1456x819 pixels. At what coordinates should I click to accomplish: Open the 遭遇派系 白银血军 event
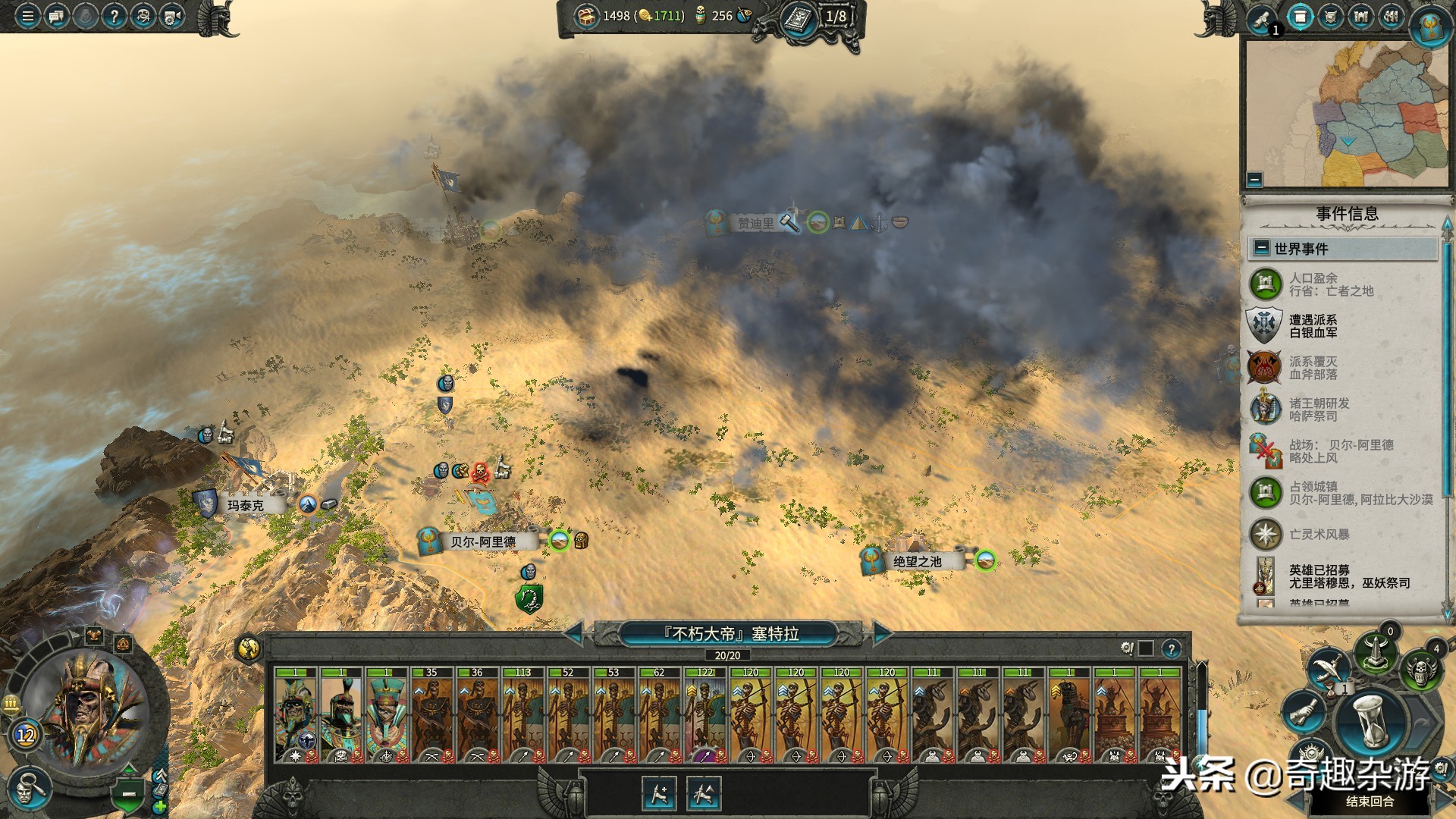1313,326
